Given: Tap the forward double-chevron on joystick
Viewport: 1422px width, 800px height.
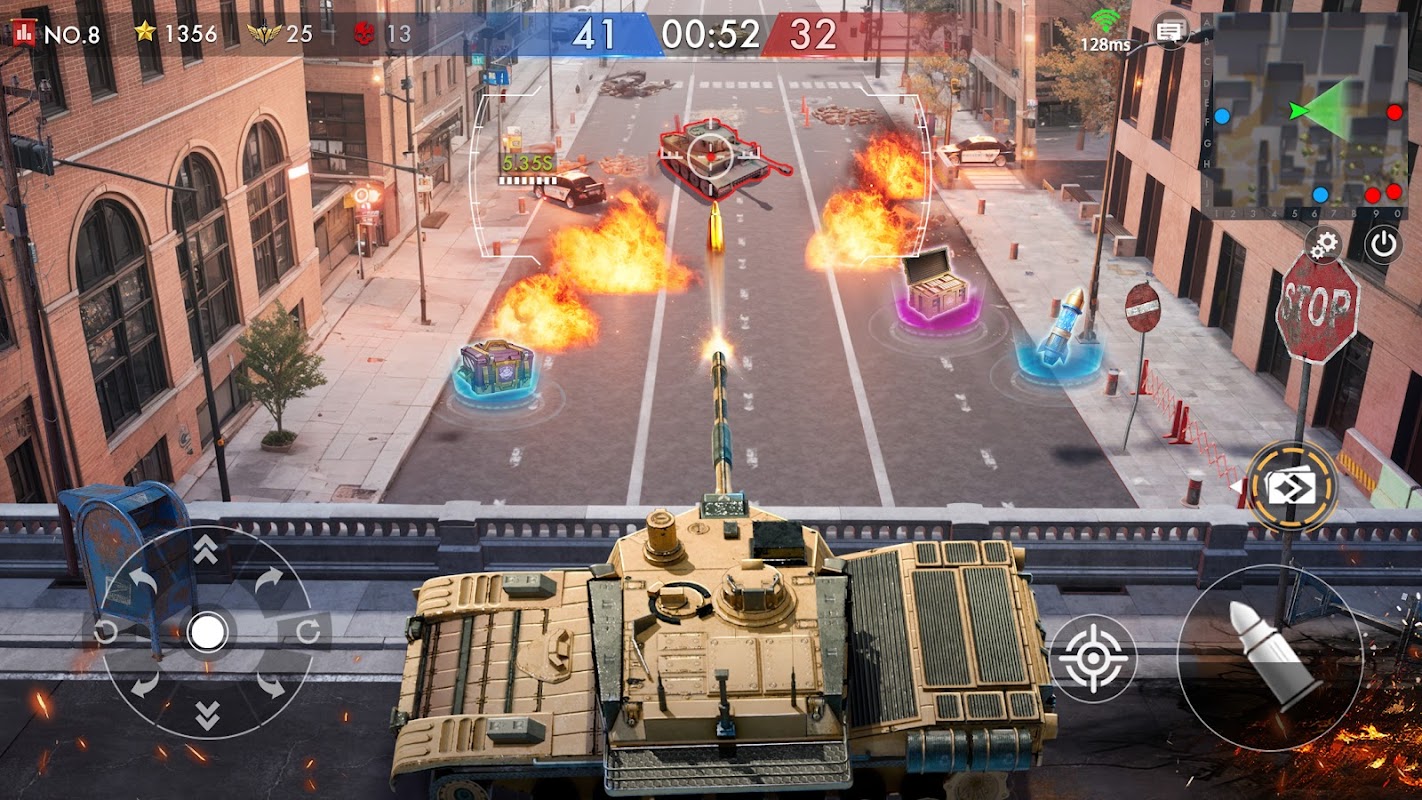Looking at the screenshot, I should [x=206, y=549].
